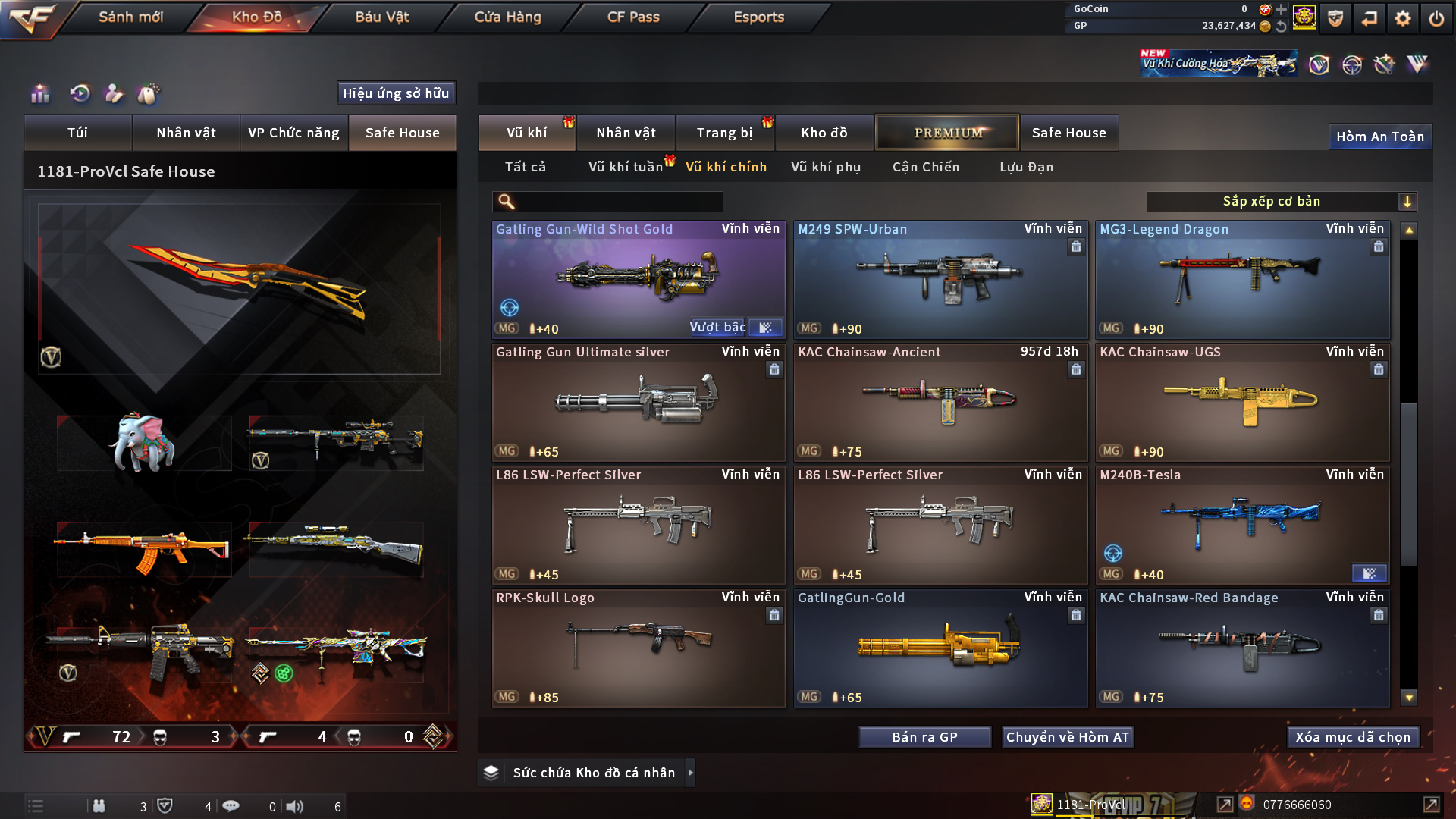Open the Esports menu
Image resolution: width=1456 pixels, height=819 pixels.
(758, 17)
